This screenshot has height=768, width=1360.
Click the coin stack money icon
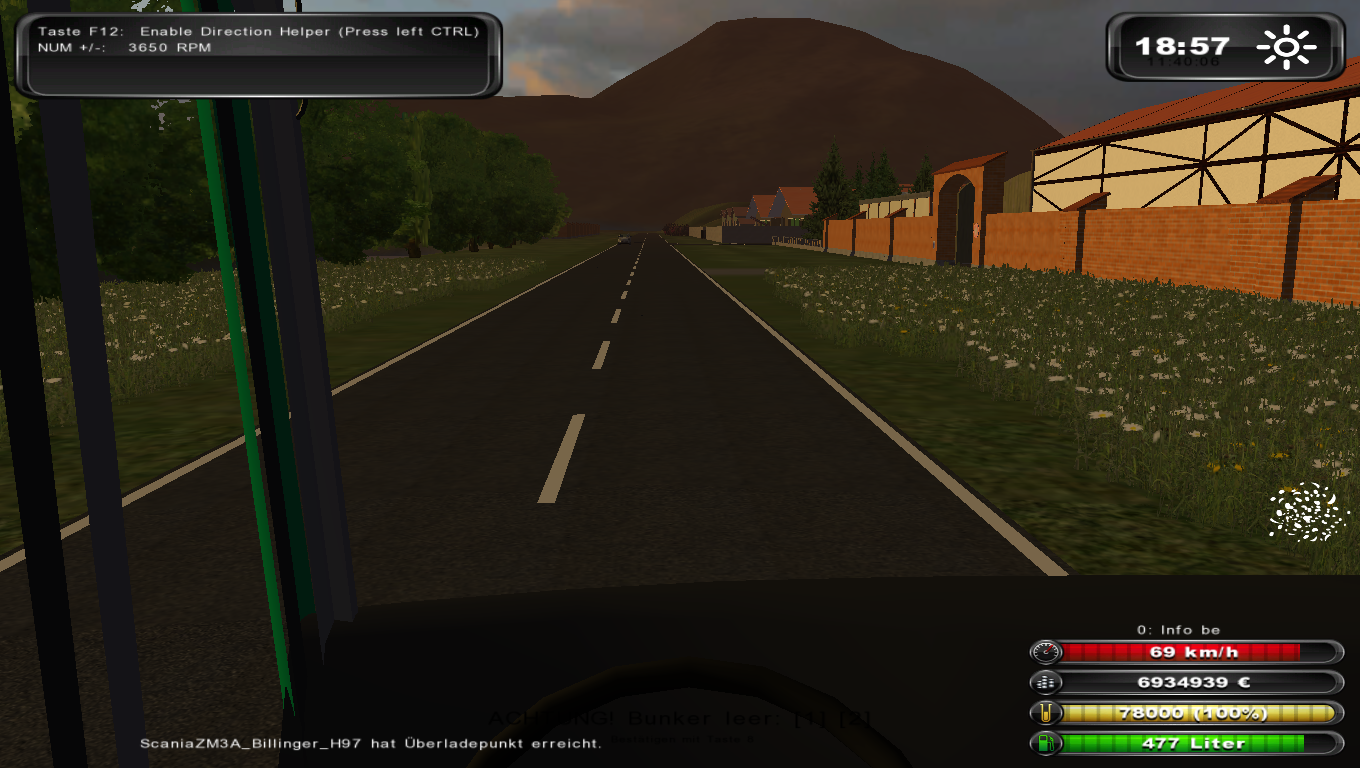[x=1046, y=683]
